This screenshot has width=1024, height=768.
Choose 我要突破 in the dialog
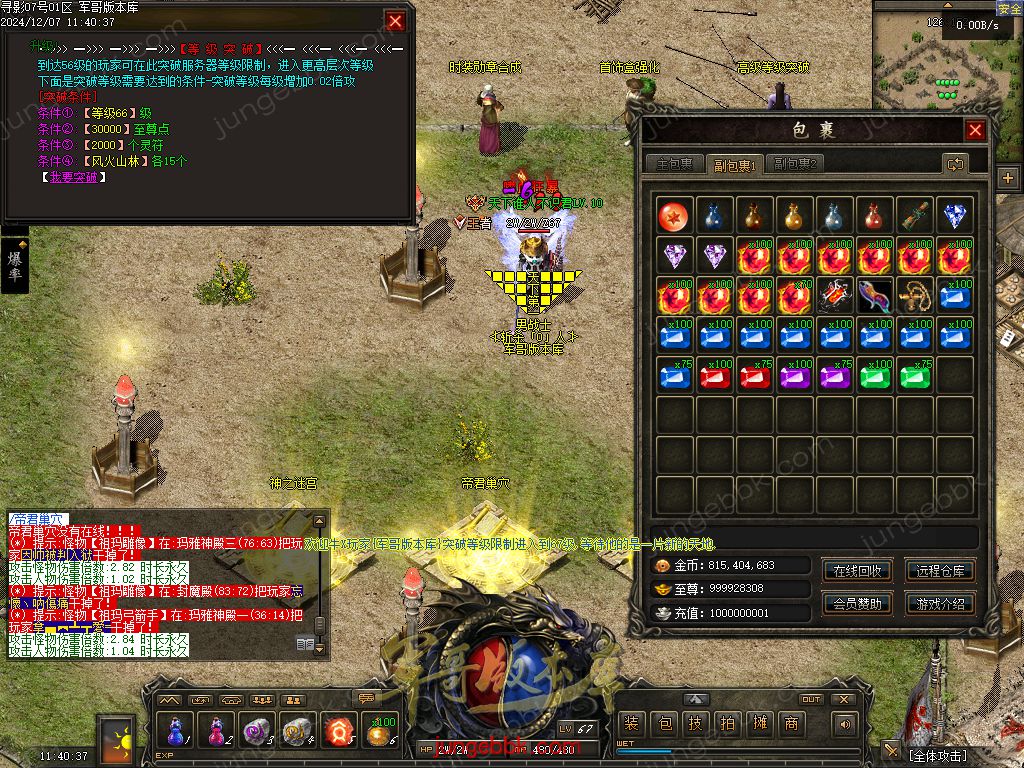coord(74,177)
